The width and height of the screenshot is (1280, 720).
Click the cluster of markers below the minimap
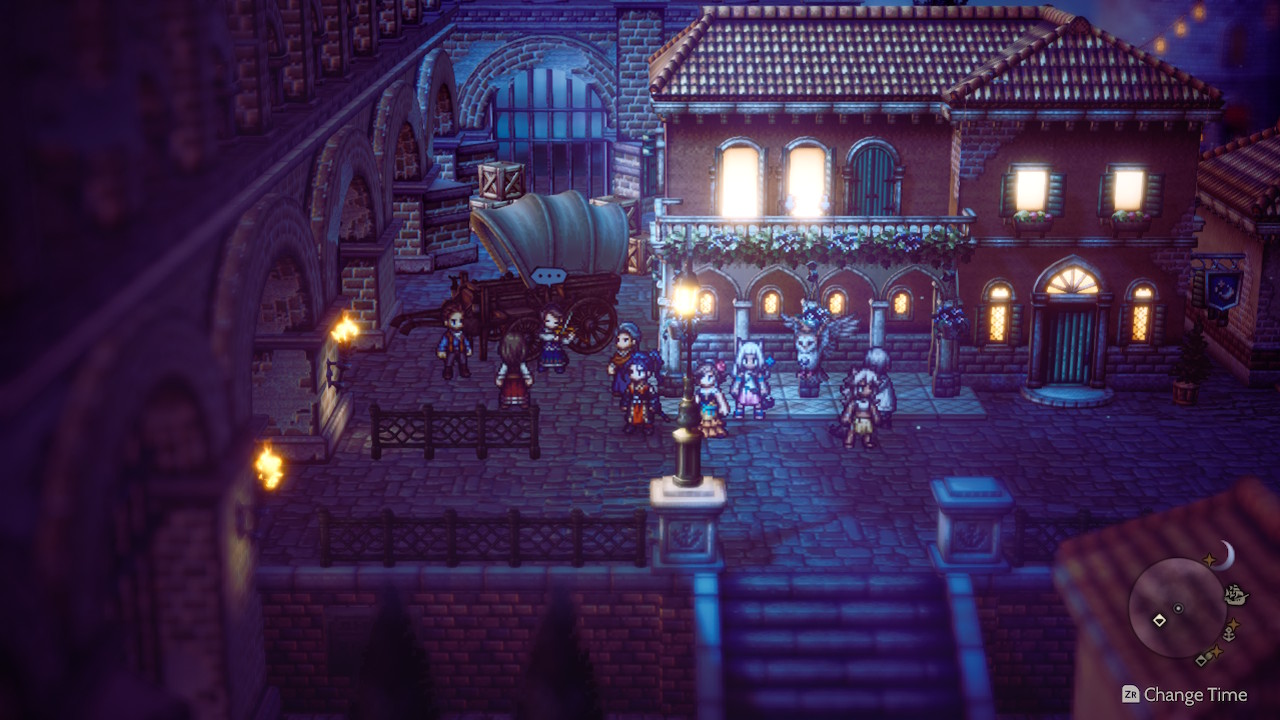[1209, 656]
